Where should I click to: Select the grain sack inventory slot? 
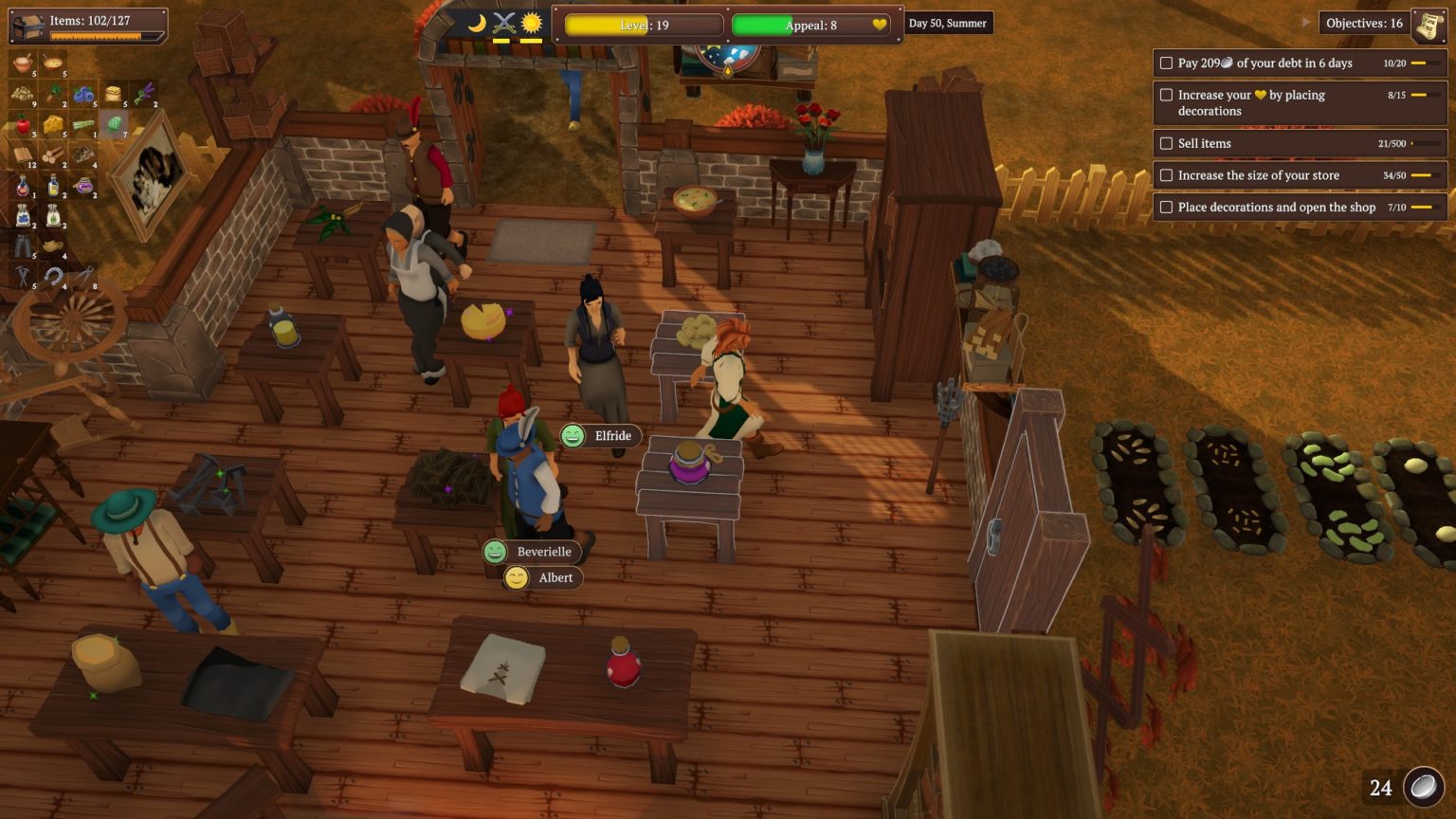click(x=114, y=94)
